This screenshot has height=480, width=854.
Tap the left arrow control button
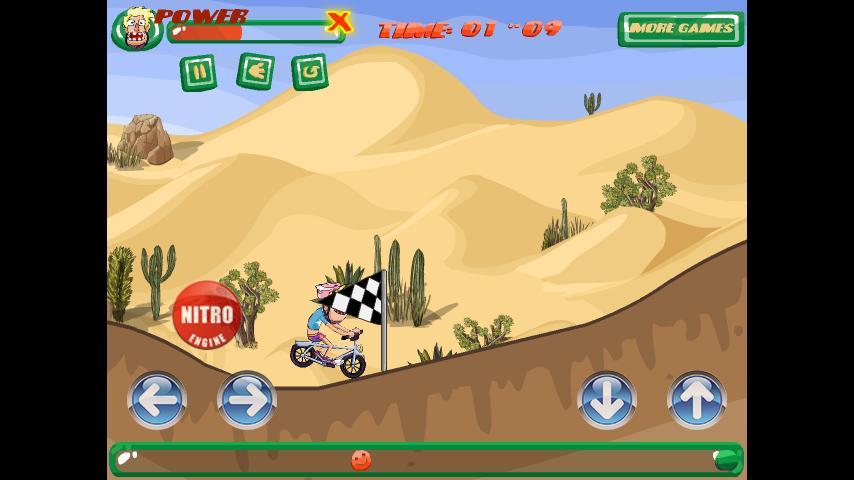tap(157, 400)
